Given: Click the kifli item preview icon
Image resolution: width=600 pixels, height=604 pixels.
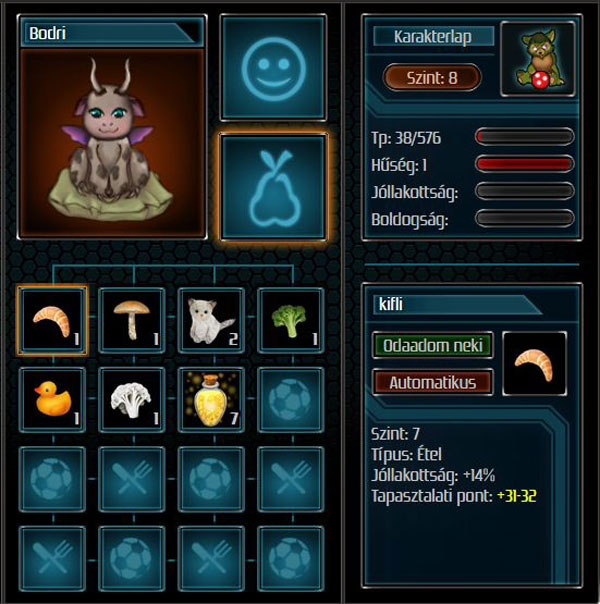Looking at the screenshot, I should 535,364.
